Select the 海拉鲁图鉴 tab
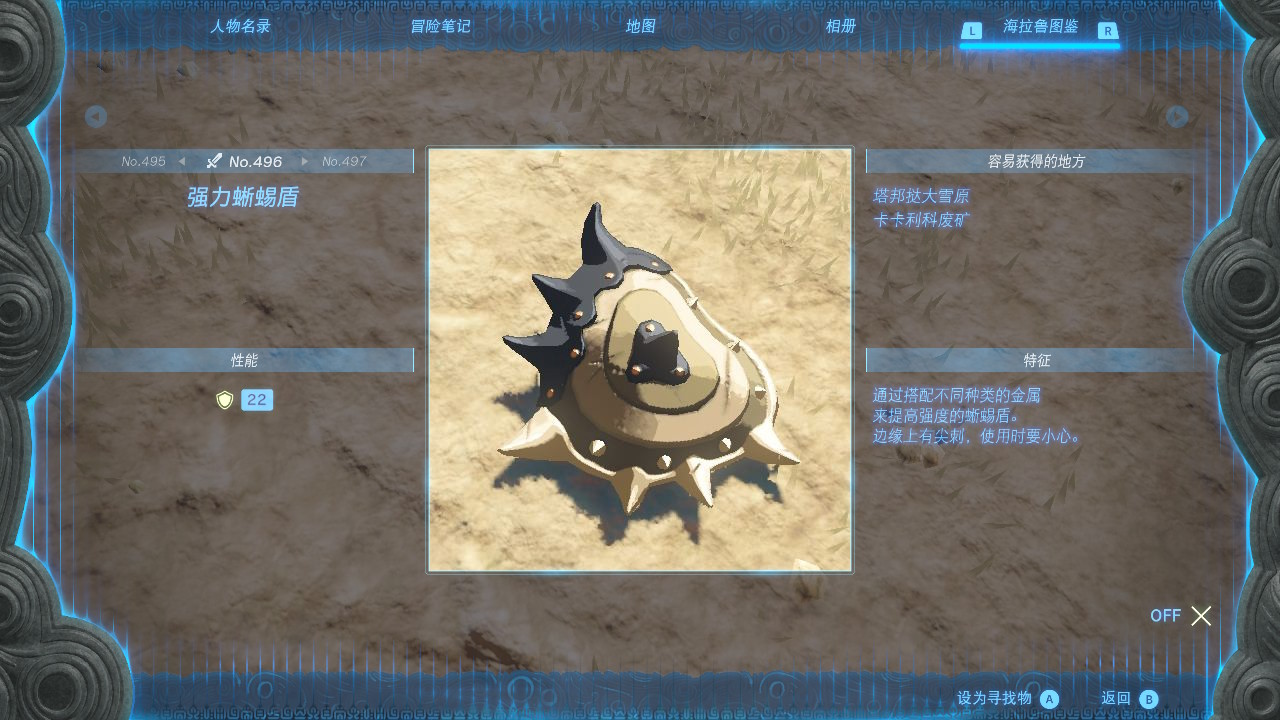The height and width of the screenshot is (720, 1280). tap(1040, 27)
